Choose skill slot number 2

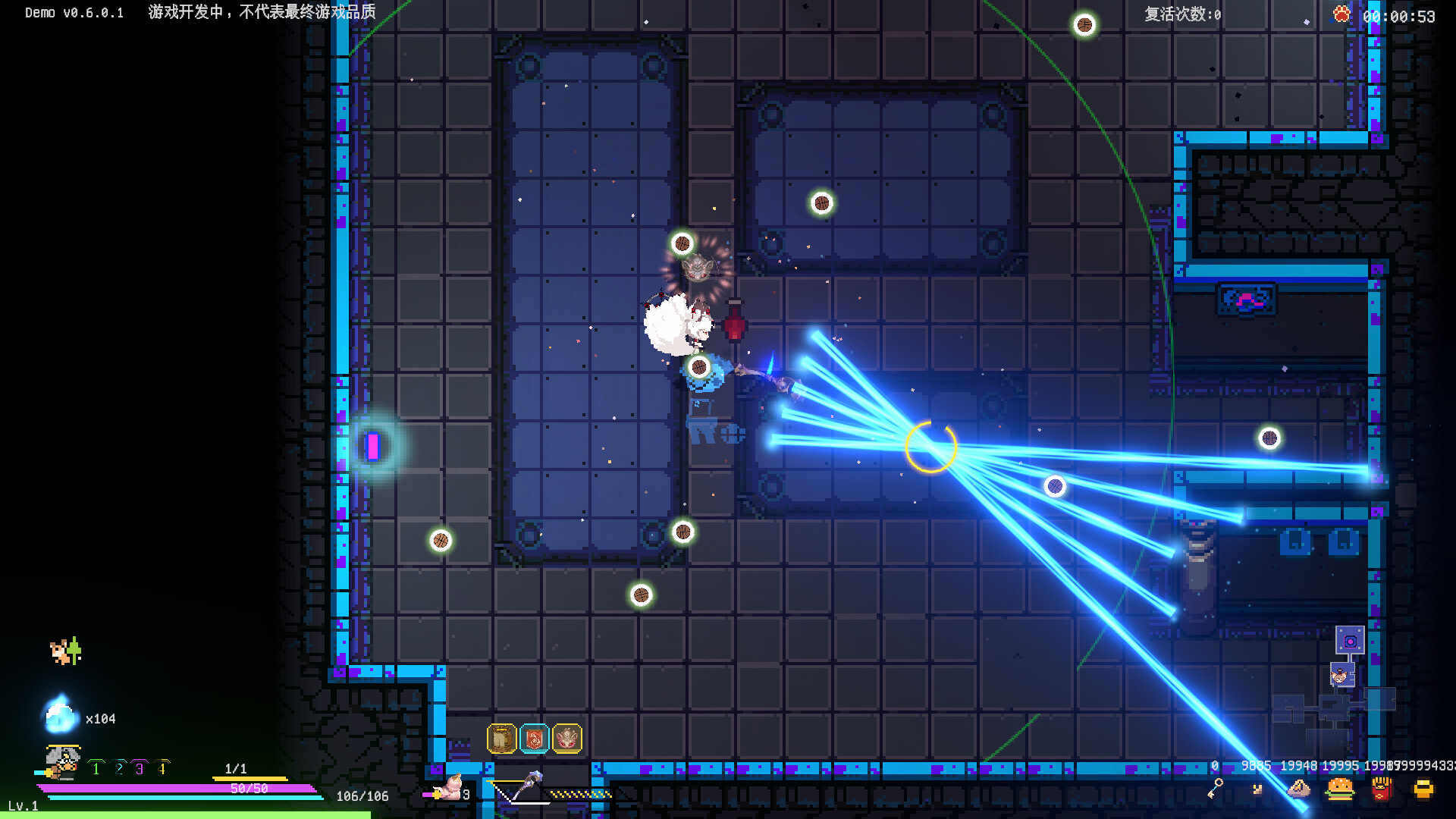tap(119, 769)
